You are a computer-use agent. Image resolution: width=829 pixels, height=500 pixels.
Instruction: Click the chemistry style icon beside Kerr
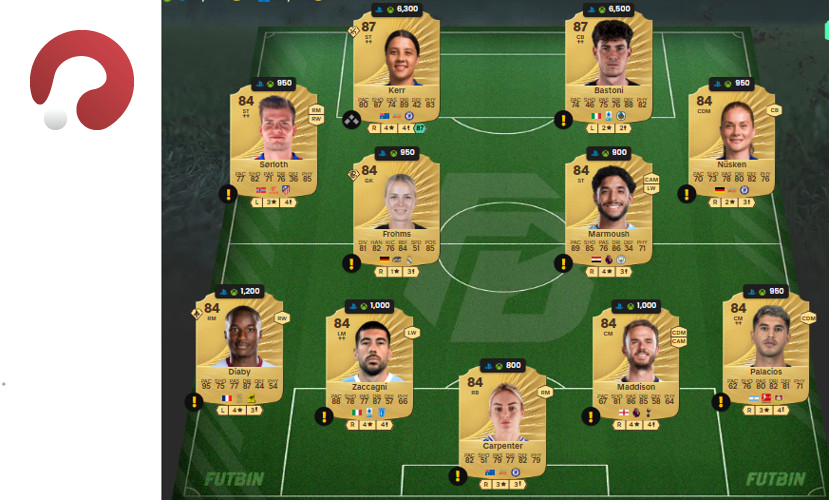pyautogui.click(x=352, y=119)
